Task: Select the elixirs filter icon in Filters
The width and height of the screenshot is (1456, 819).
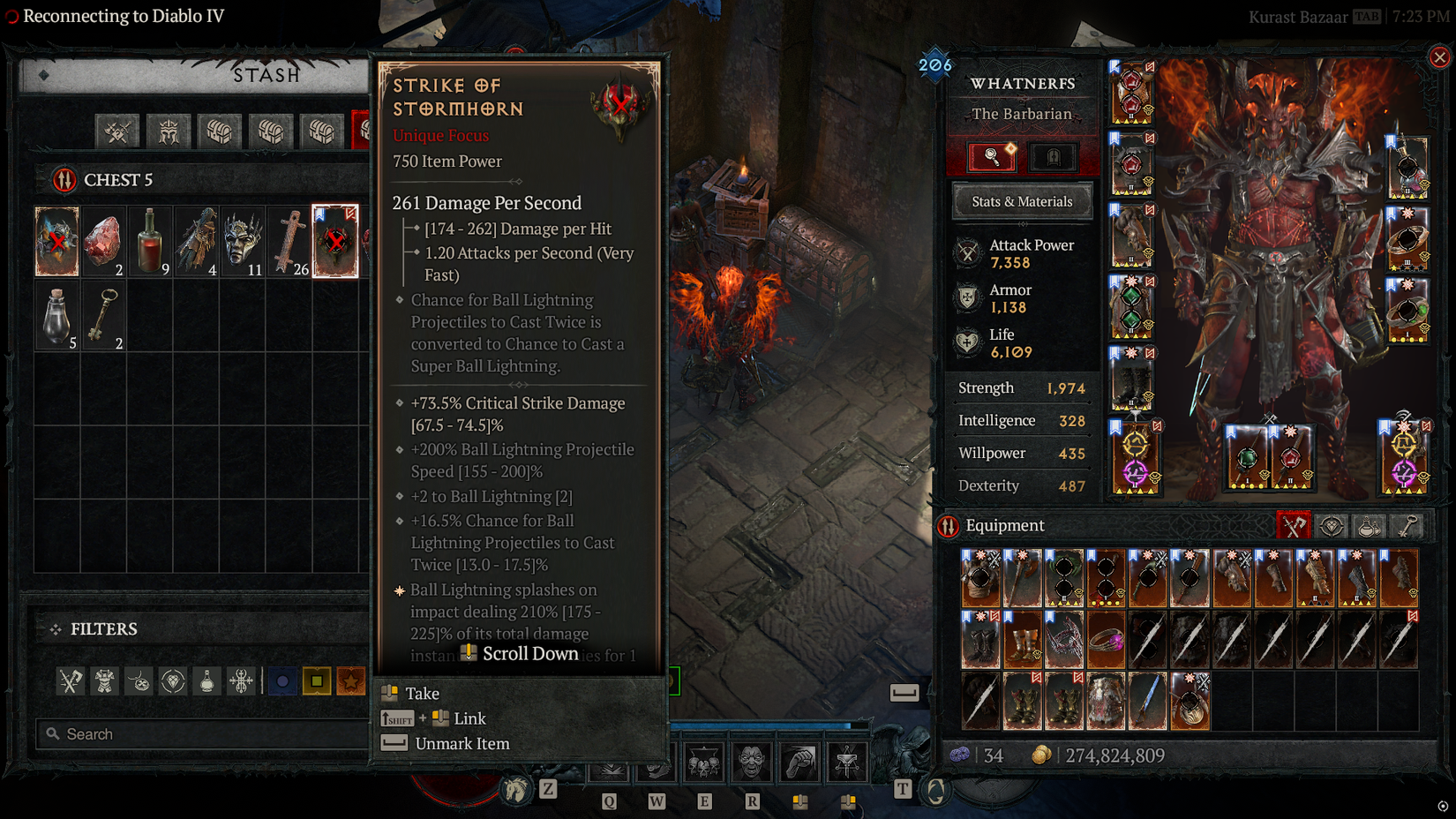Action: pyautogui.click(x=206, y=681)
